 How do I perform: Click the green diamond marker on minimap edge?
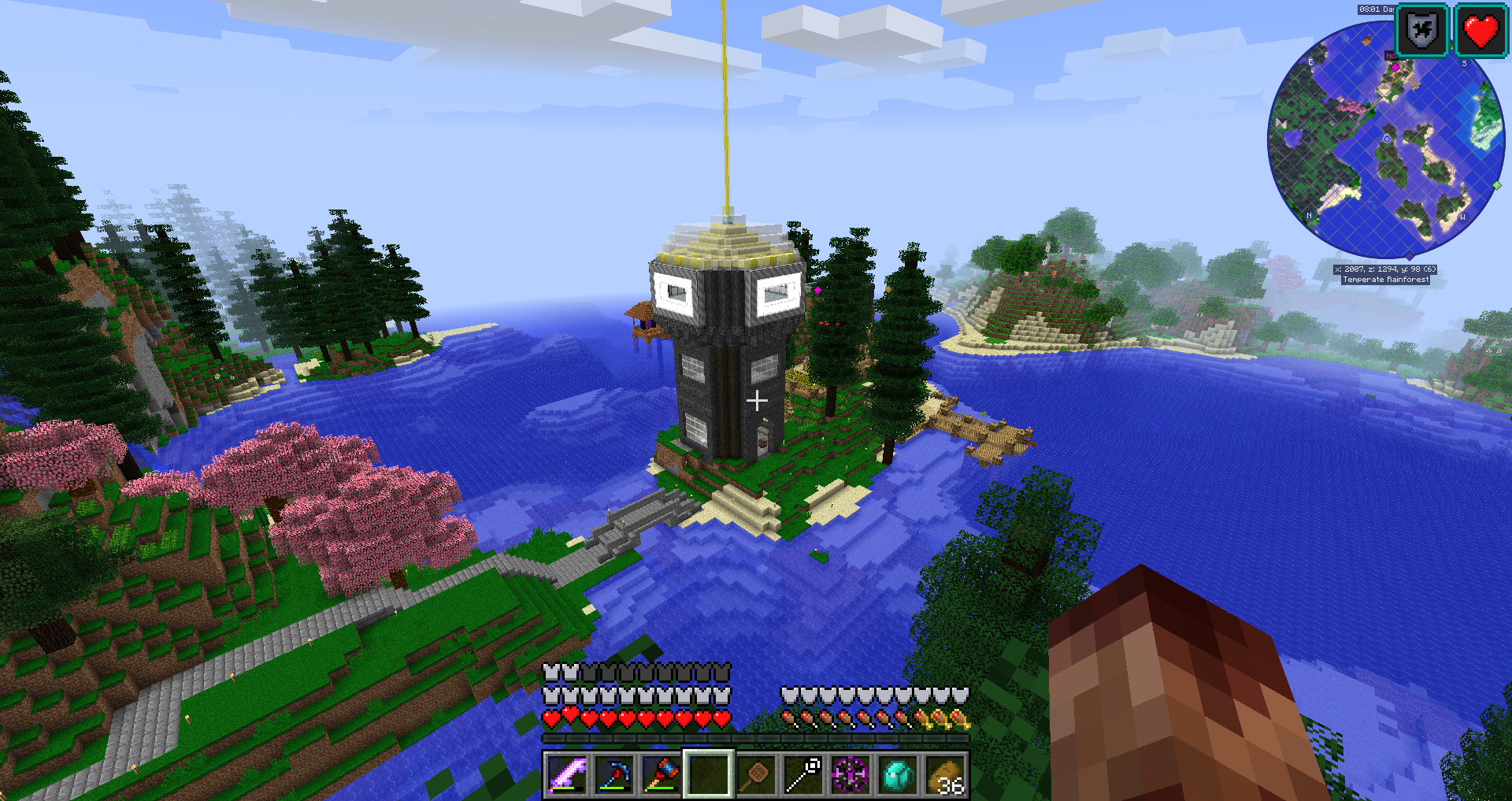pyautogui.click(x=1497, y=186)
